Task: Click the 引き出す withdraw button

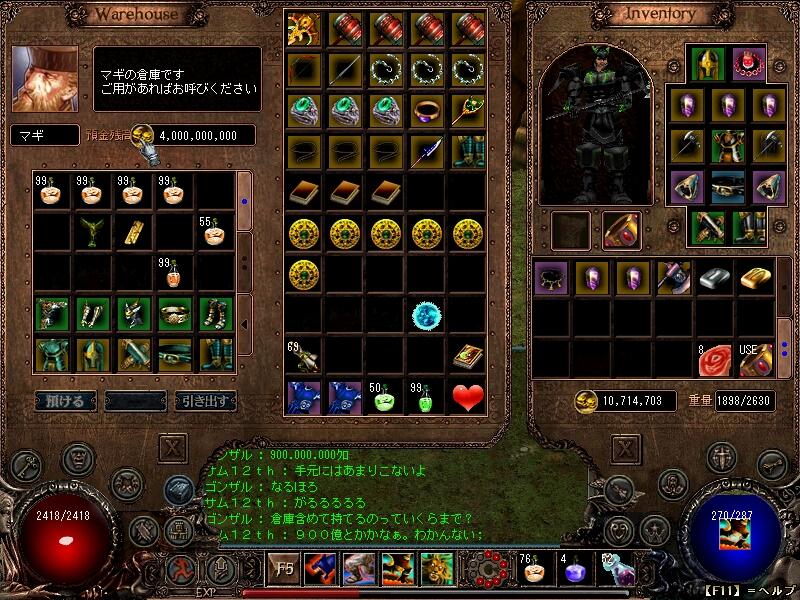Action: tap(206, 401)
